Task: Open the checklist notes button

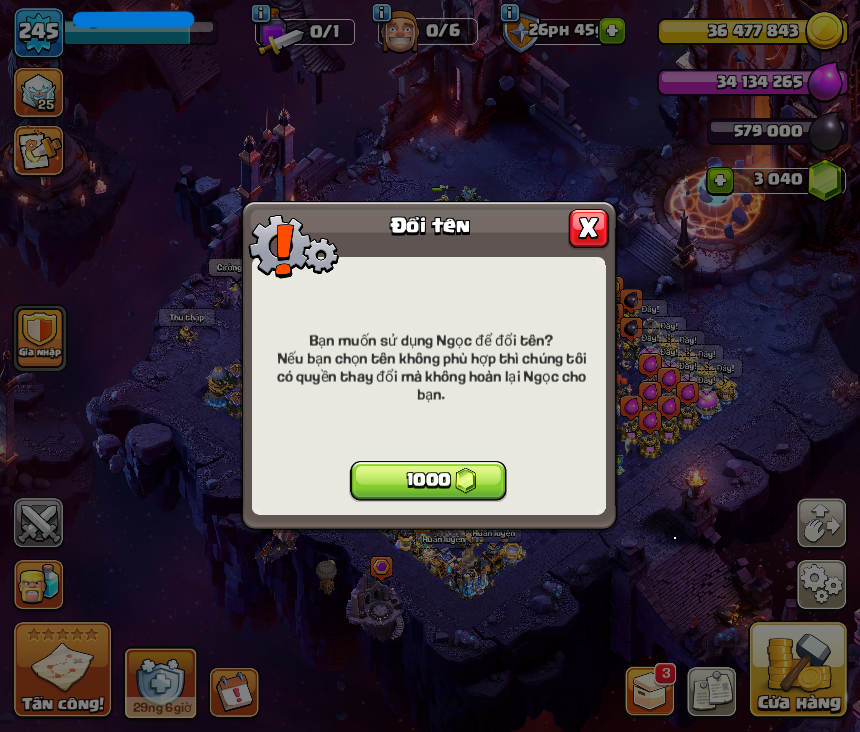Action: (x=711, y=691)
